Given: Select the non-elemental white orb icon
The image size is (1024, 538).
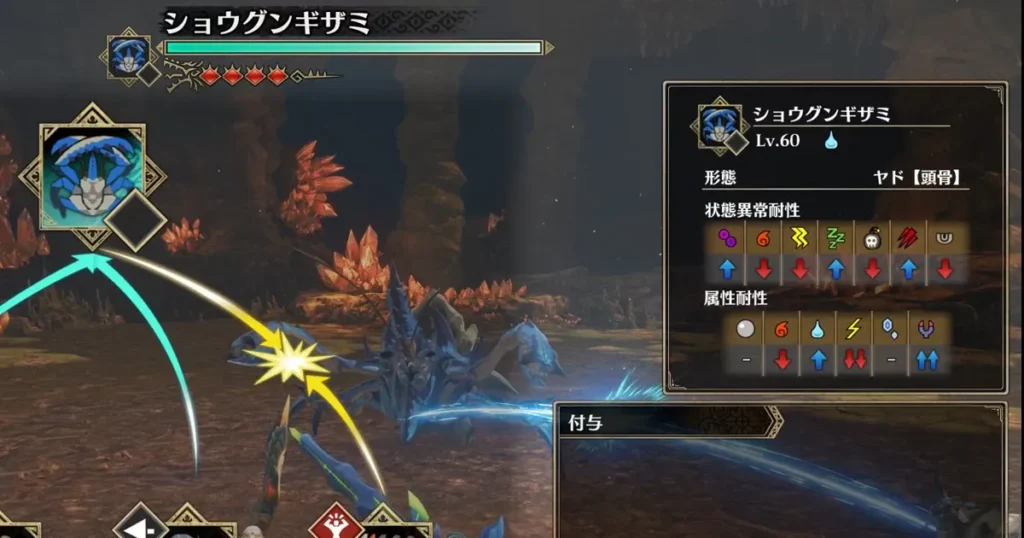Looking at the screenshot, I should 747,329.
